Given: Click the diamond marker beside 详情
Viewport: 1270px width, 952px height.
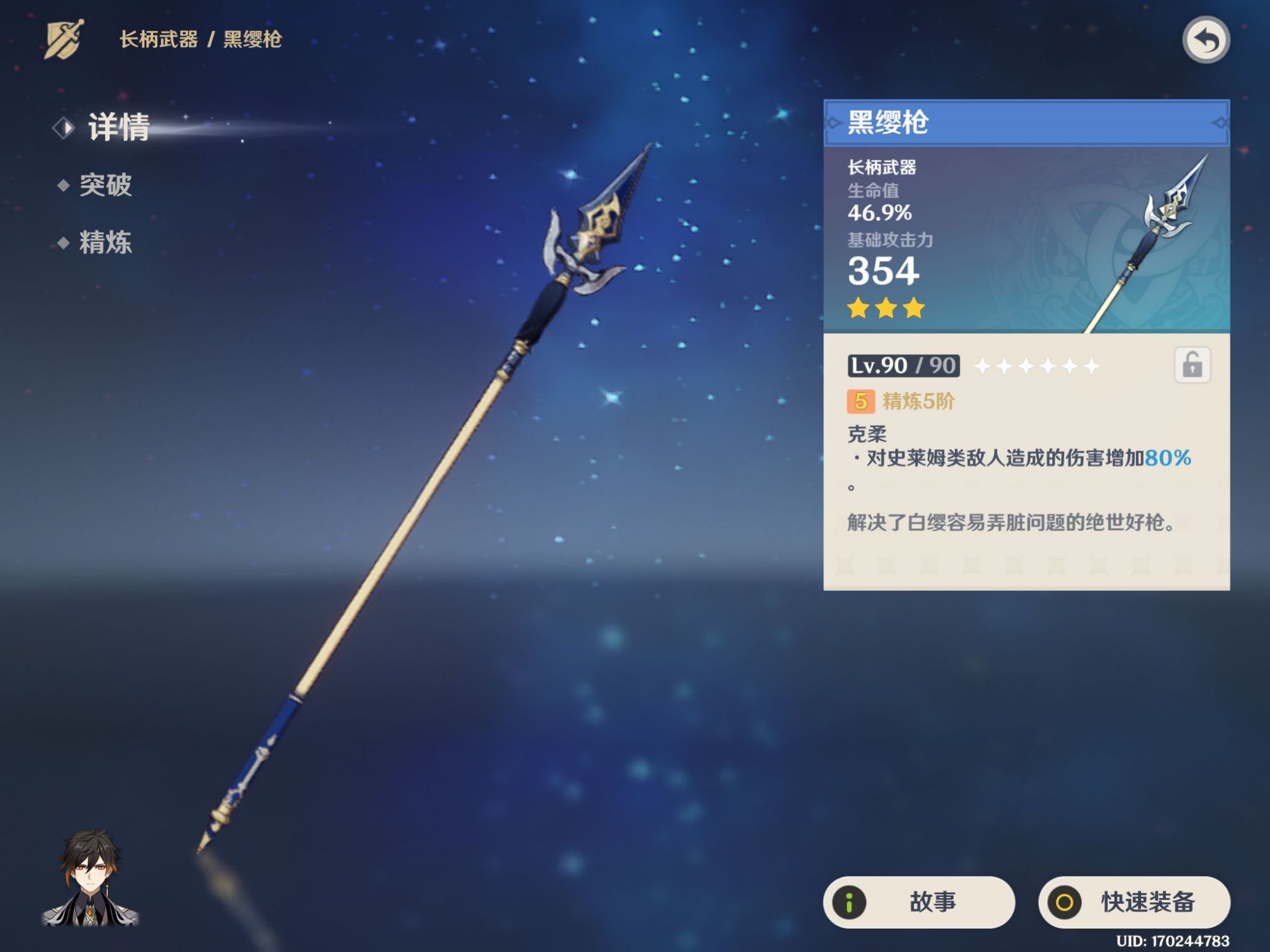Looking at the screenshot, I should click(x=63, y=127).
